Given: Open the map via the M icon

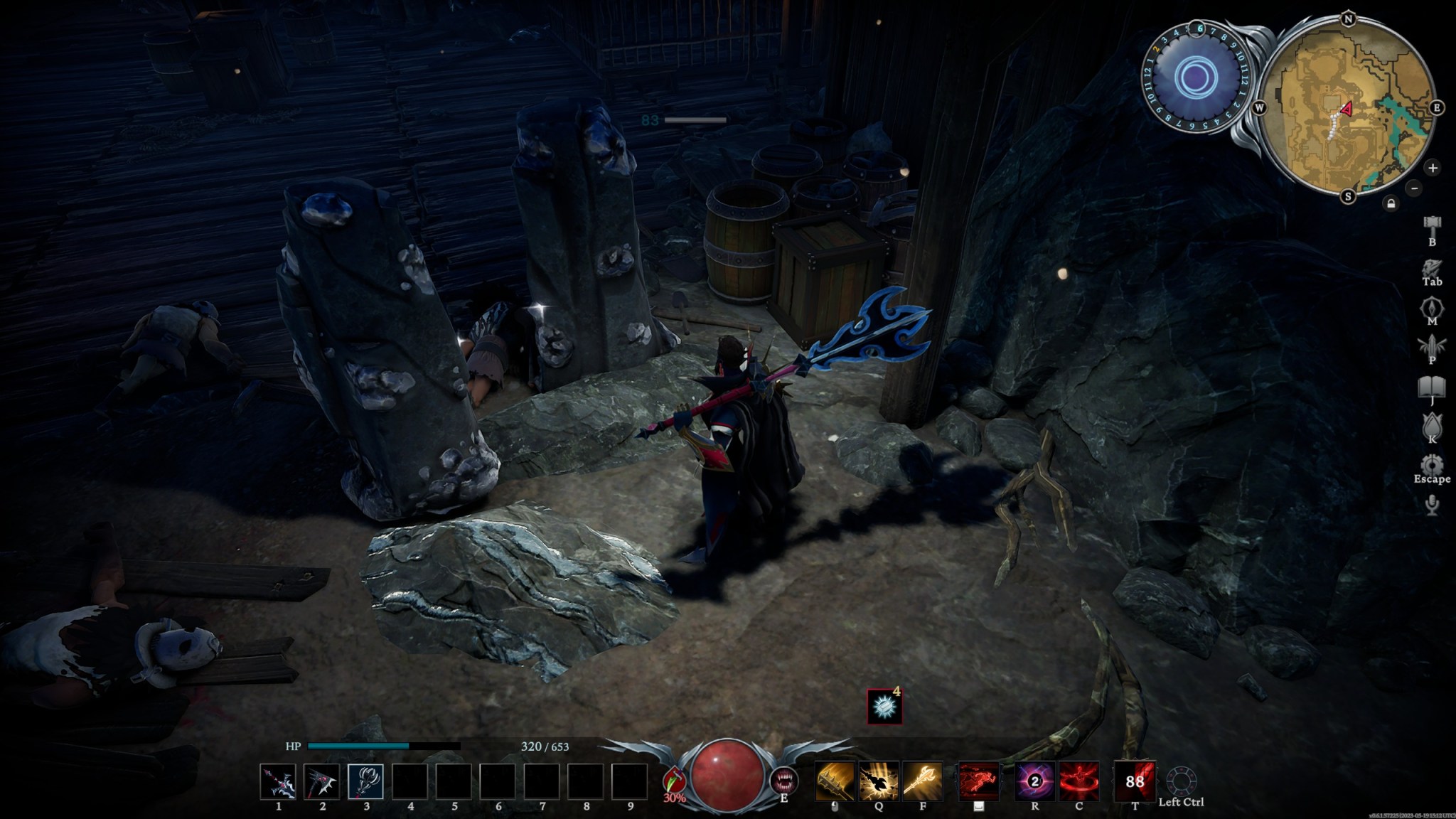Looking at the screenshot, I should [1432, 306].
